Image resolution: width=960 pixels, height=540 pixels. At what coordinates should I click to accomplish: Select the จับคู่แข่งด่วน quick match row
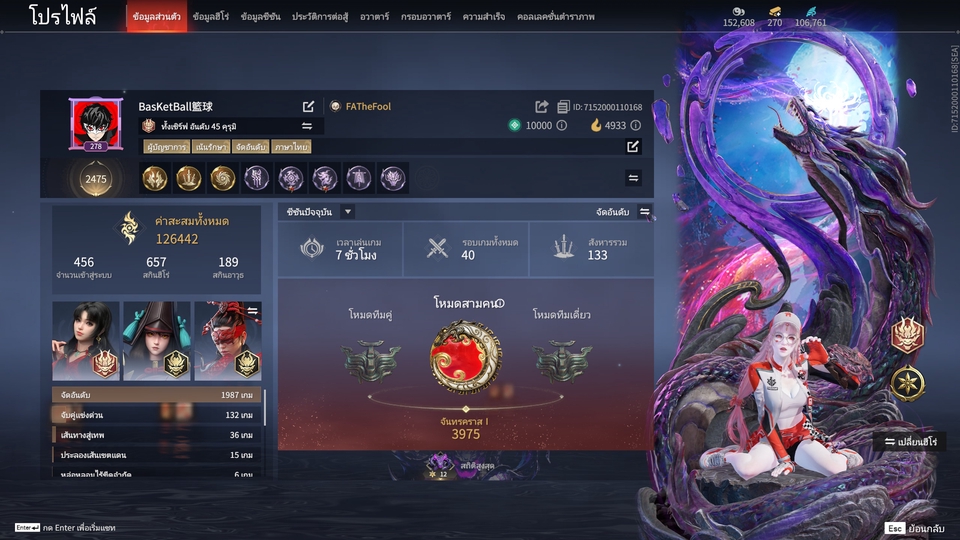pyautogui.click(x=158, y=415)
